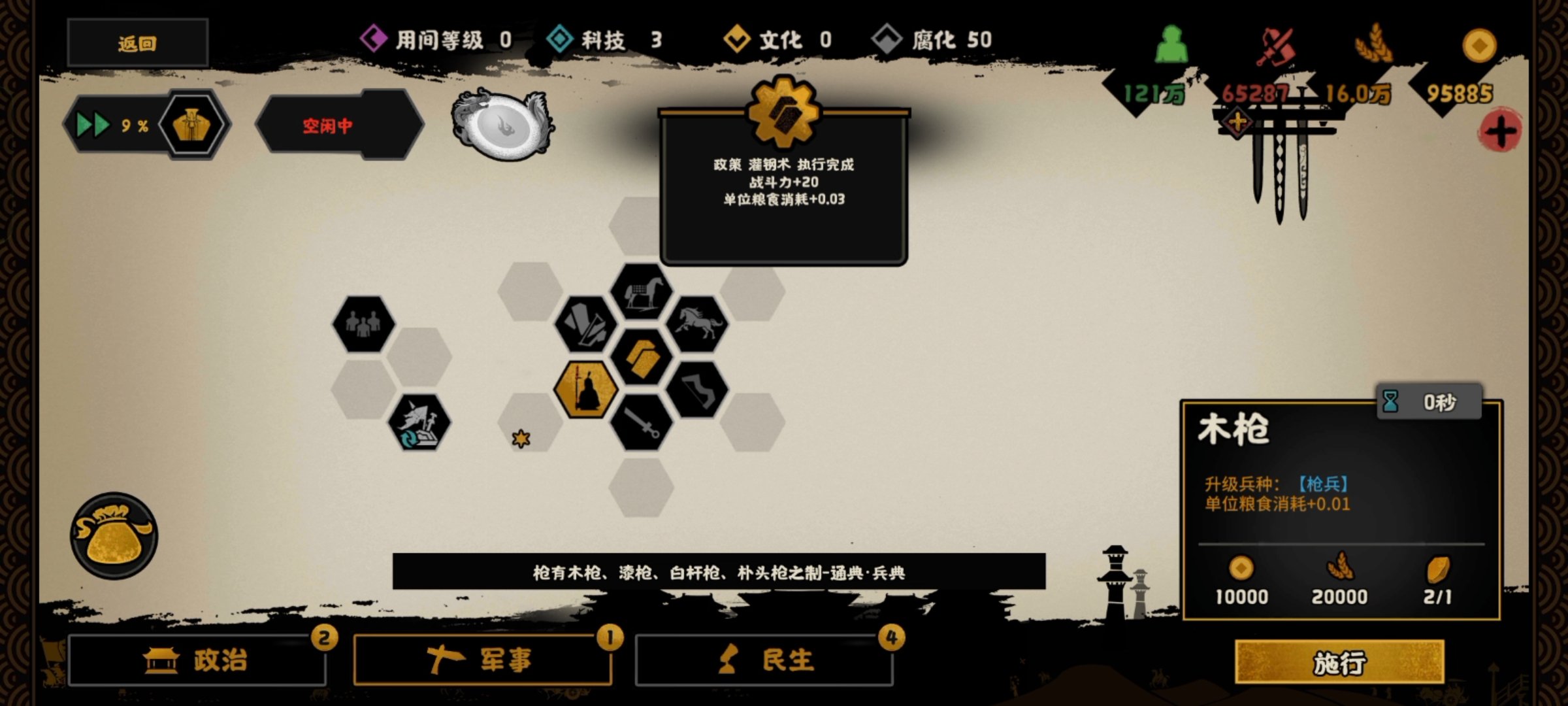Viewport: 1568px width, 706px height.
Task: Open the gold money bag icon
Action: (114, 536)
